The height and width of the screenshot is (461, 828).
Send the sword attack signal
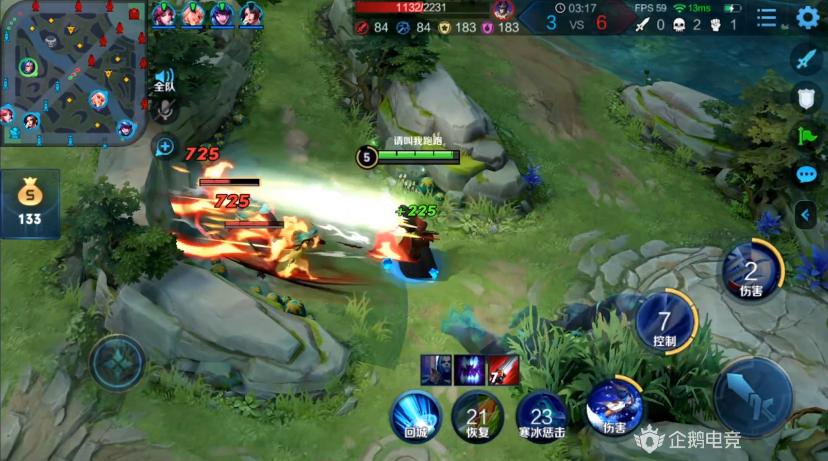coord(806,59)
